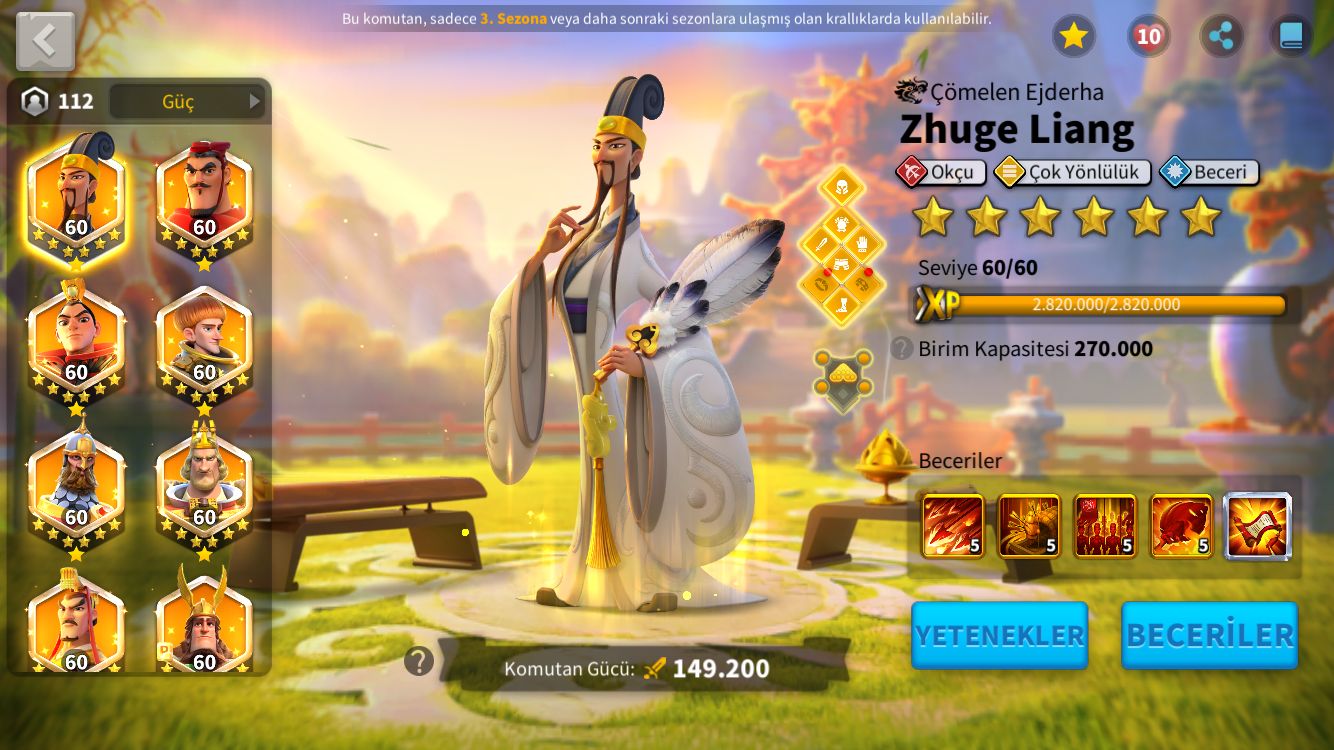The height and width of the screenshot is (750, 1334).
Task: Show help for Birim Kapasitesi
Action: pos(902,348)
